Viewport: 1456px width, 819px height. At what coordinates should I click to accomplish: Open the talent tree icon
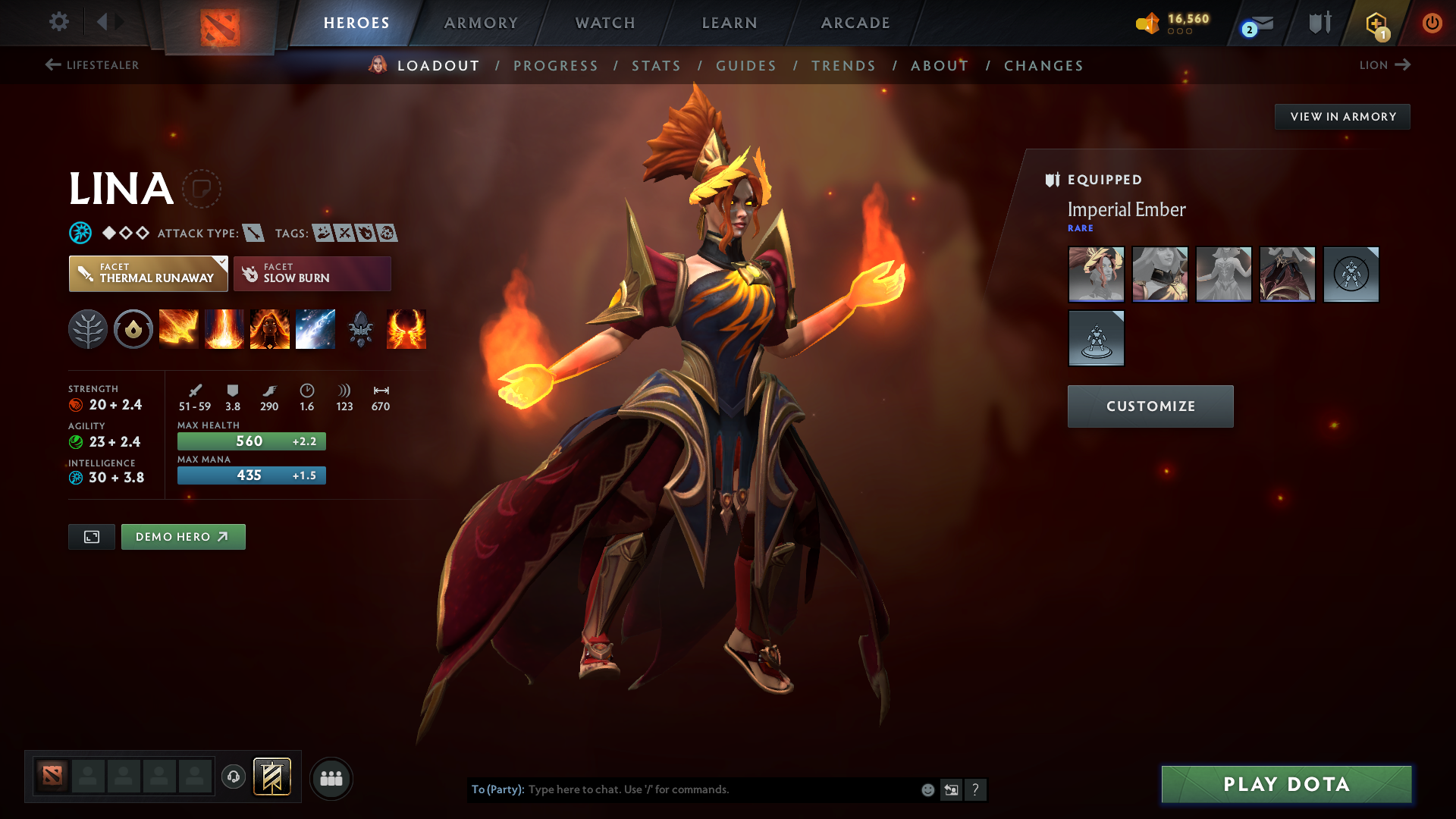coord(88,328)
